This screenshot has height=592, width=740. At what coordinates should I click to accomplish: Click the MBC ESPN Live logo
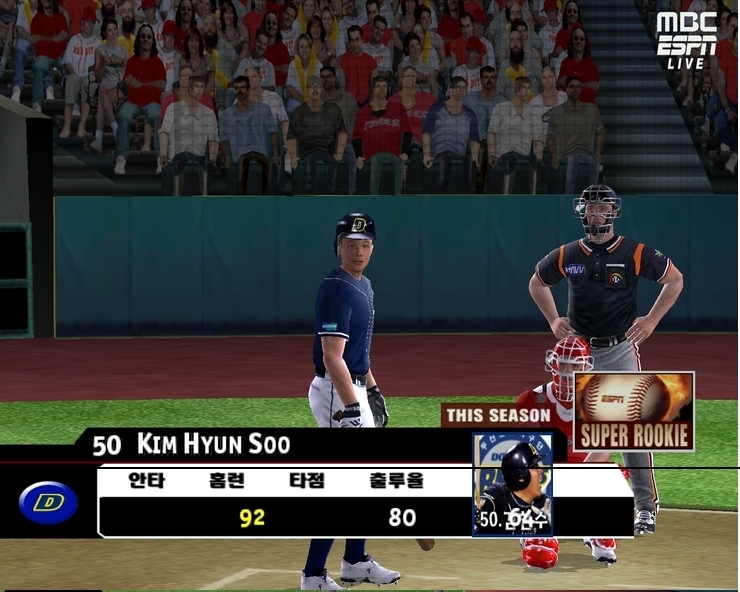(686, 39)
